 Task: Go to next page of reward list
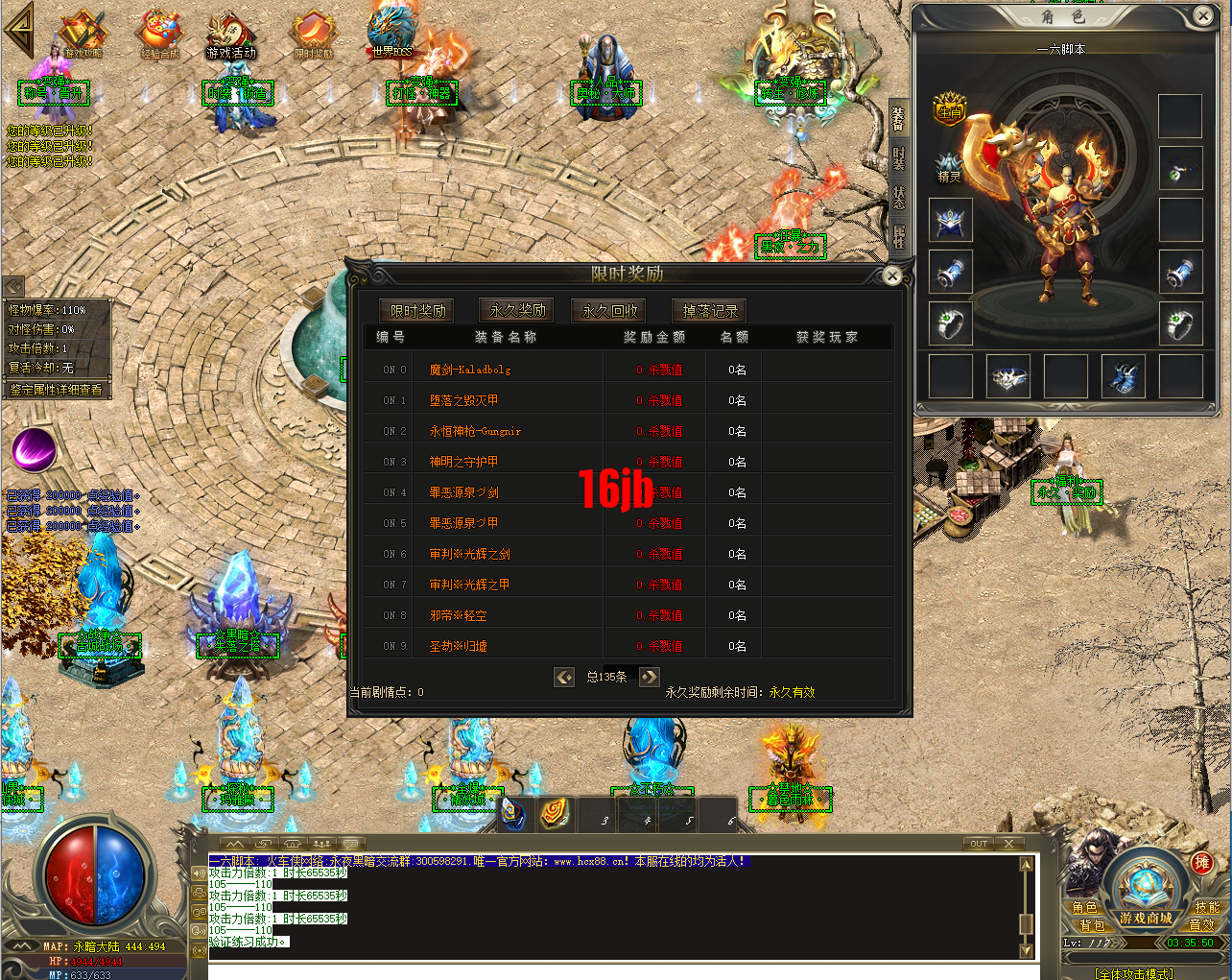pos(650,677)
